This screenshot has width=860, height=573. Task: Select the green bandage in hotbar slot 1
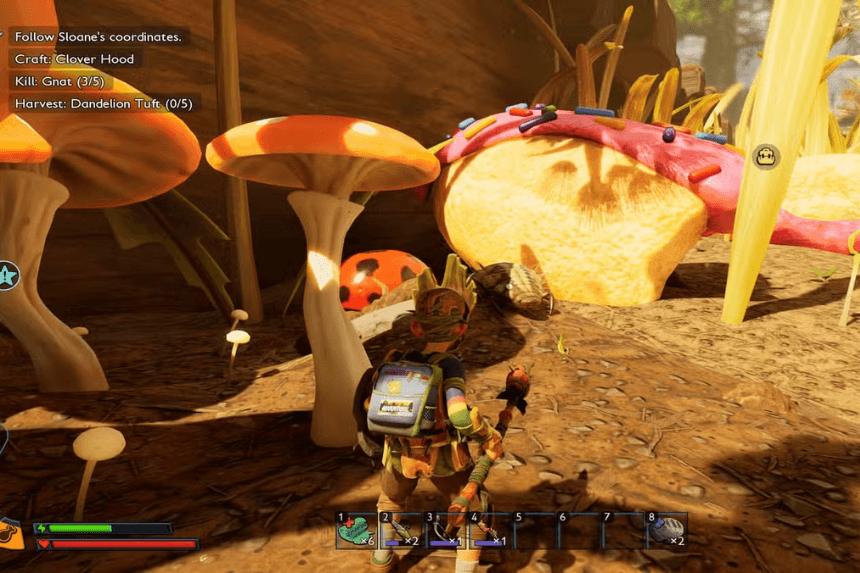pos(356,530)
